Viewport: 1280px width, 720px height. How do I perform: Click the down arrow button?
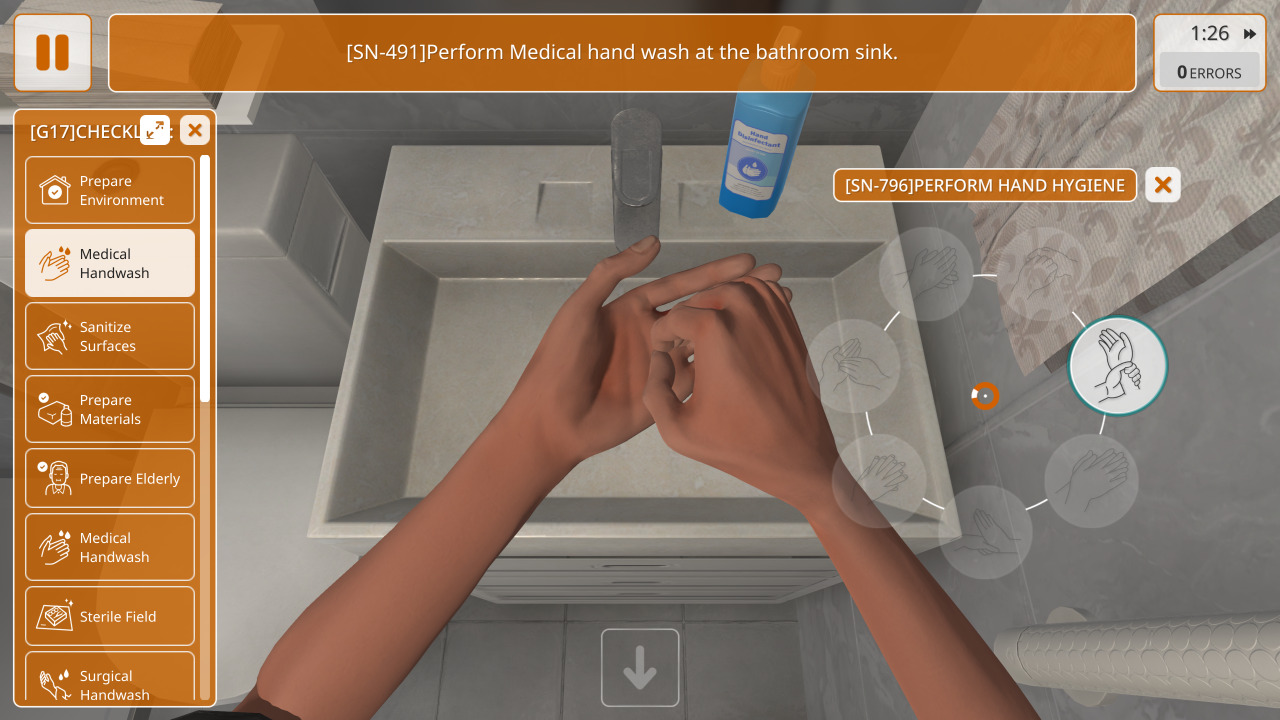tap(640, 668)
